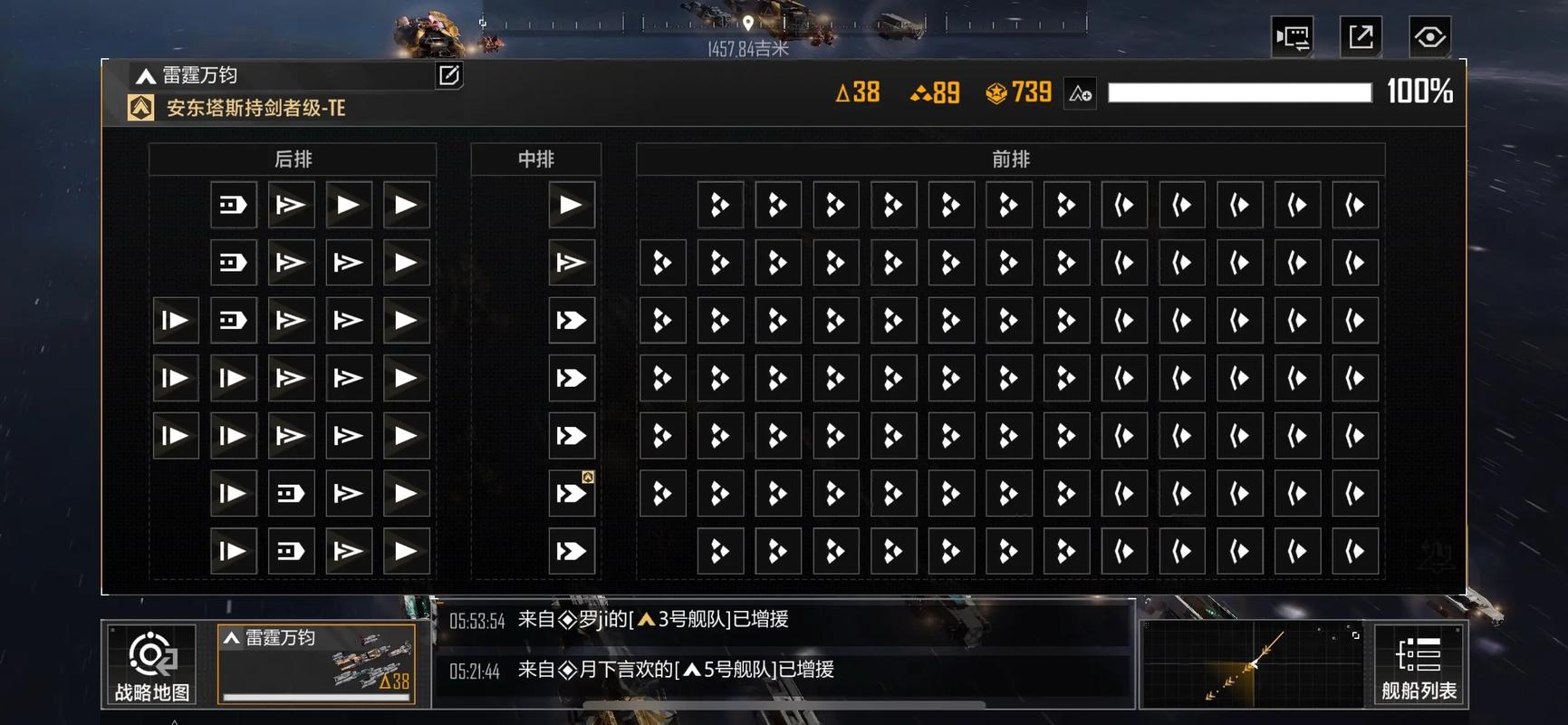Click the rename pencil beside 雷霆万钧
The height and width of the screenshot is (725, 1568).
pyautogui.click(x=447, y=76)
